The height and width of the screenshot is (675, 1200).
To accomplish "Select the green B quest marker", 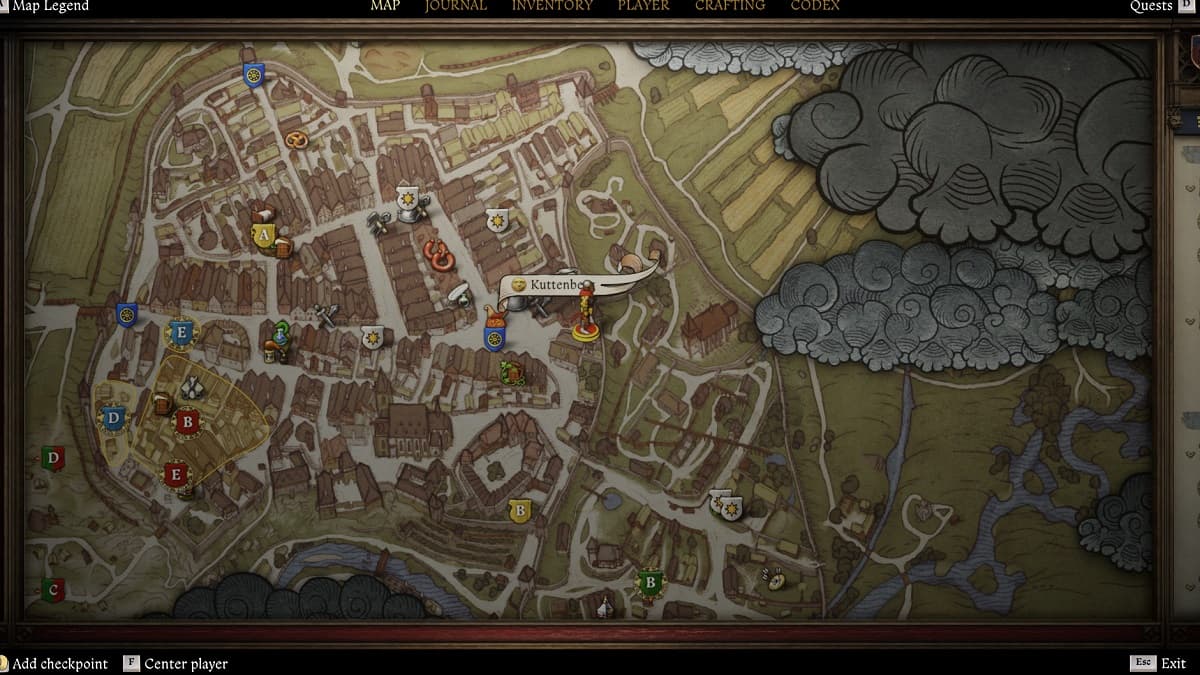I will (651, 582).
